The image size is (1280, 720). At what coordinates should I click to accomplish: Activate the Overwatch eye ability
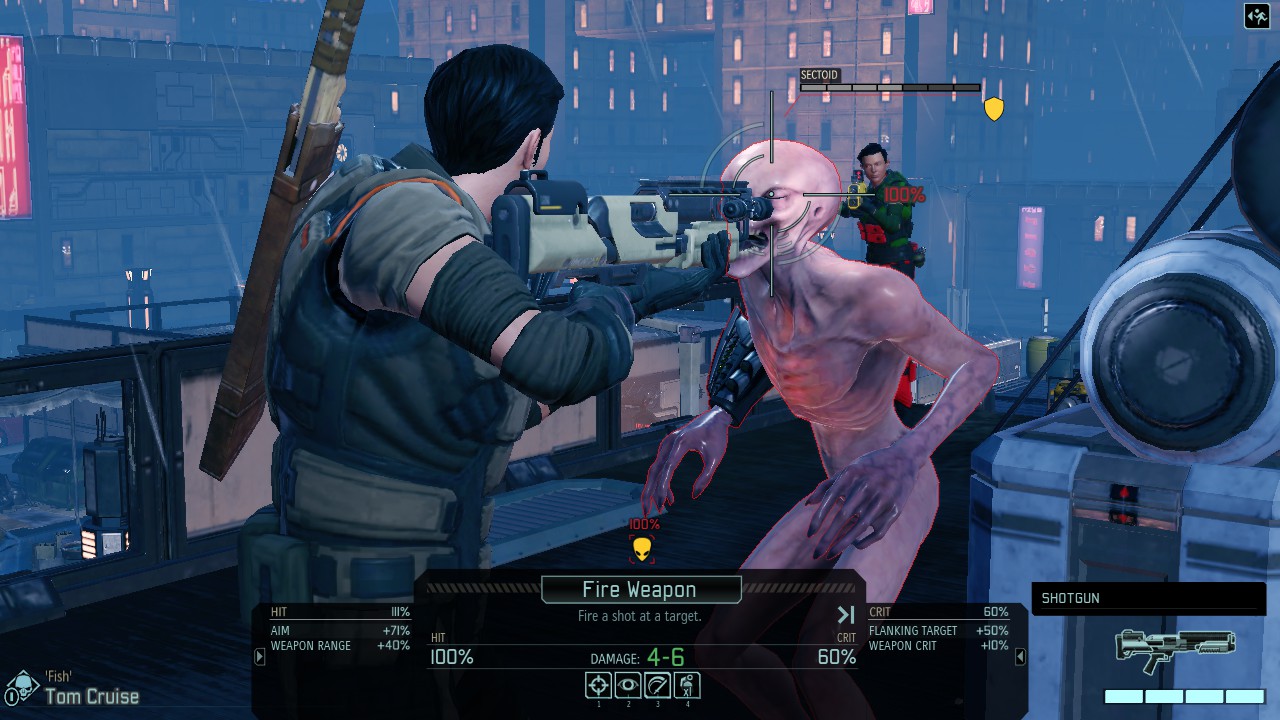click(628, 685)
